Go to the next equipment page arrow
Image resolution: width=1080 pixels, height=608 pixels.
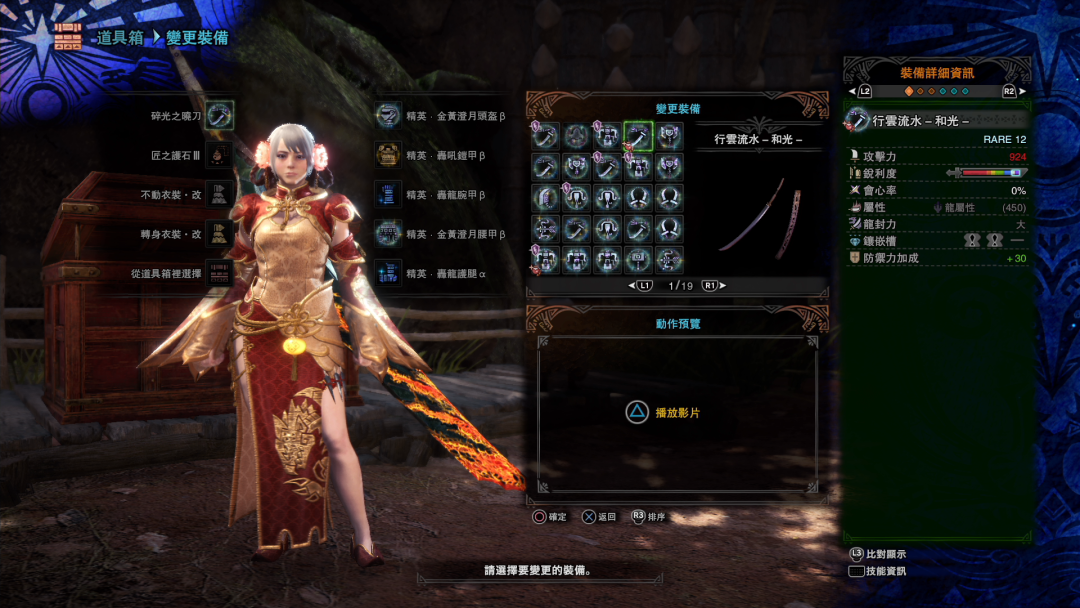(x=713, y=286)
